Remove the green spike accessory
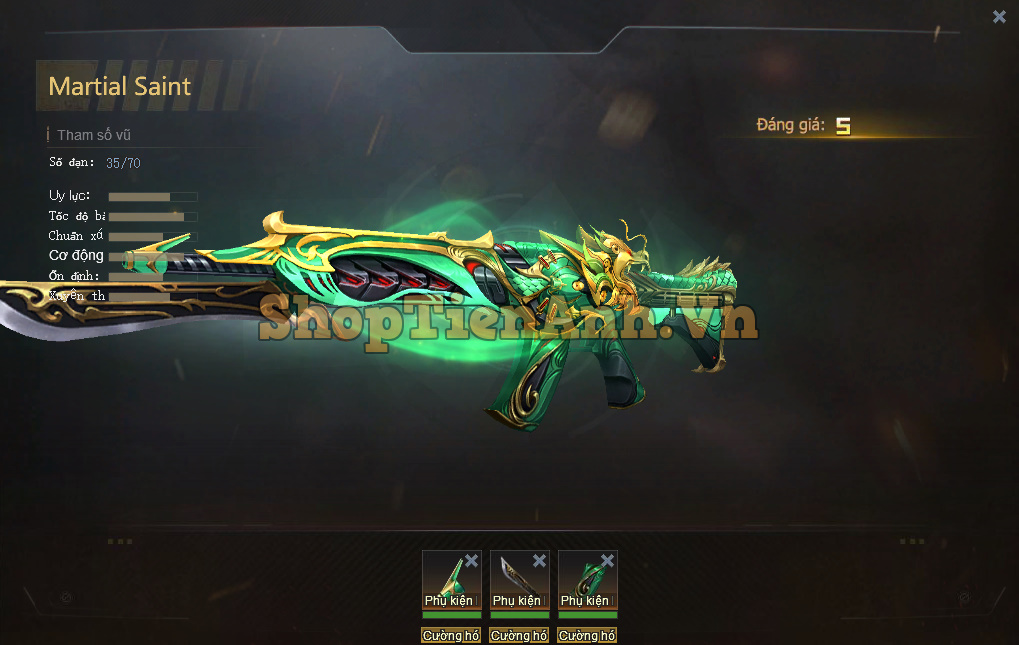The height and width of the screenshot is (645, 1019). (x=471, y=561)
